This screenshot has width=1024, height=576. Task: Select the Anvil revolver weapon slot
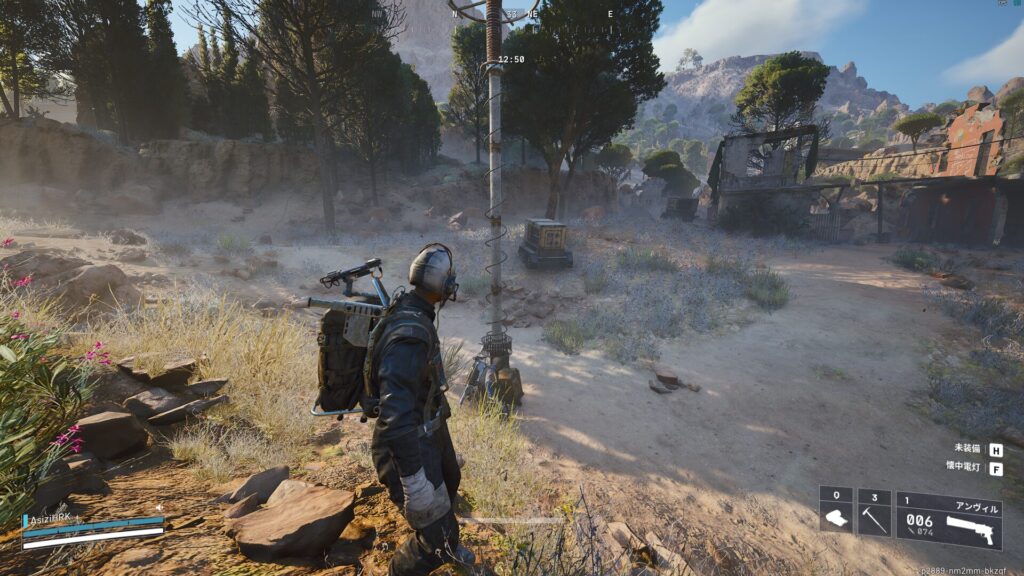[x=949, y=518]
